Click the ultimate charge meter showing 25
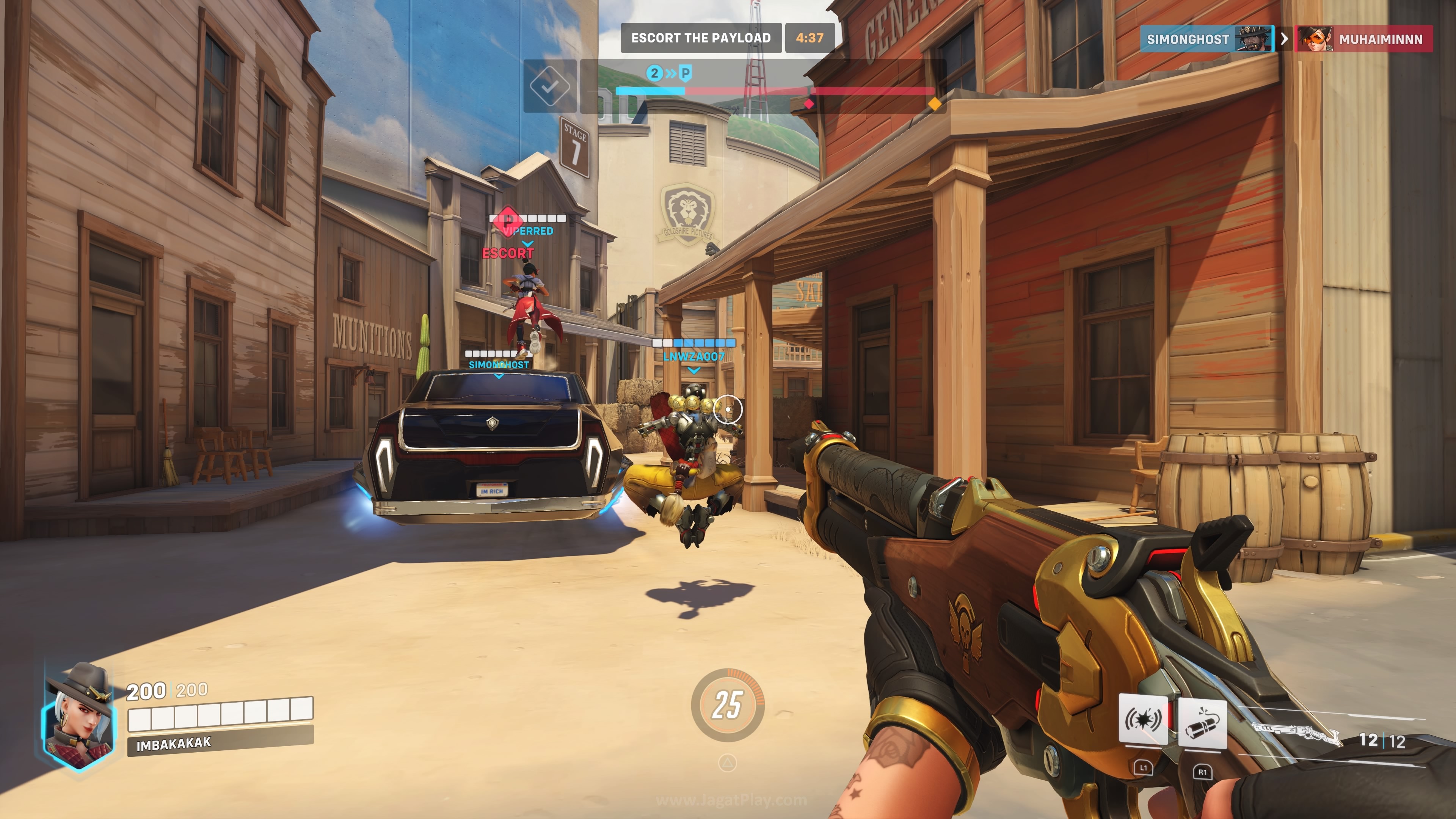This screenshot has height=819, width=1456. point(728,705)
